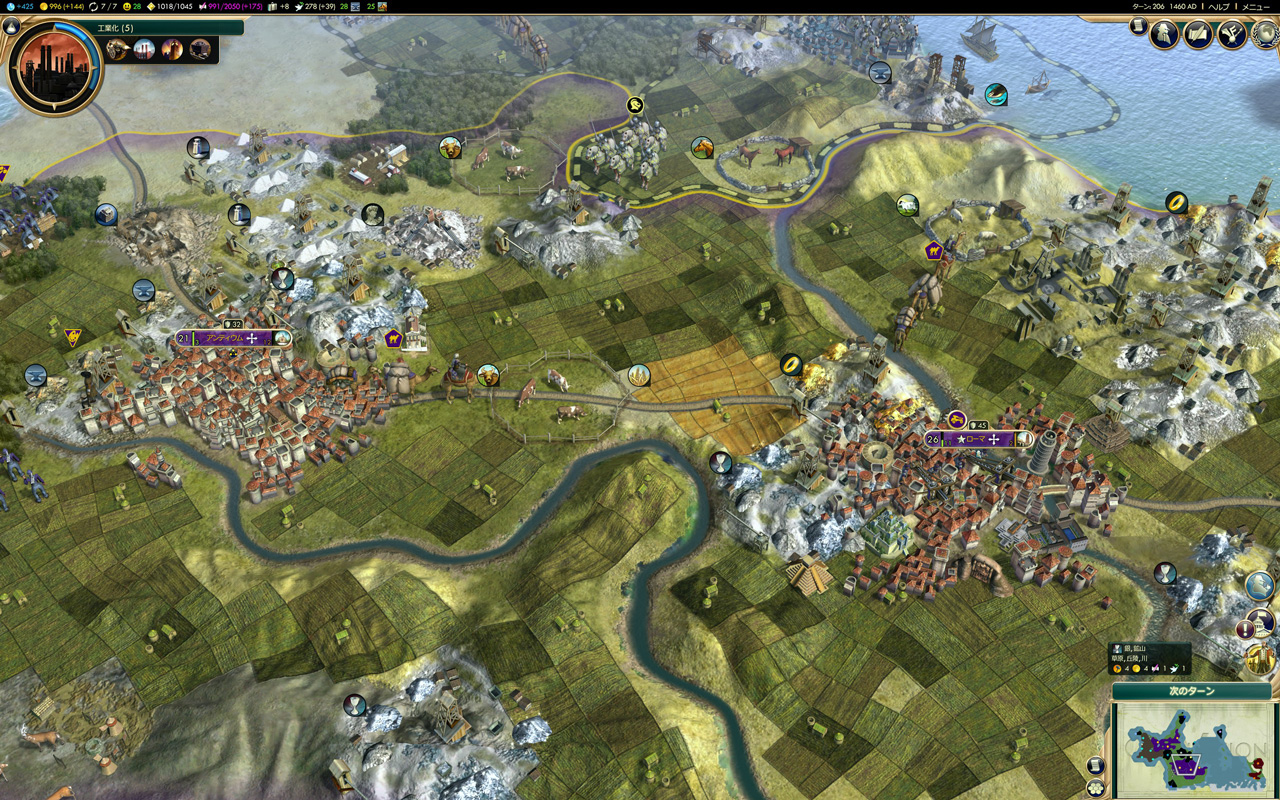Click the small scroll button beside the spy icon

tap(1138, 27)
